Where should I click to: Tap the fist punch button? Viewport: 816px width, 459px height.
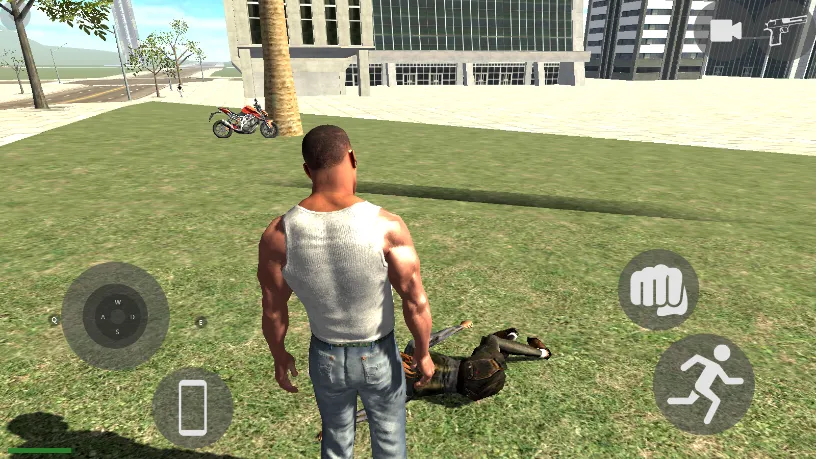pyautogui.click(x=658, y=290)
